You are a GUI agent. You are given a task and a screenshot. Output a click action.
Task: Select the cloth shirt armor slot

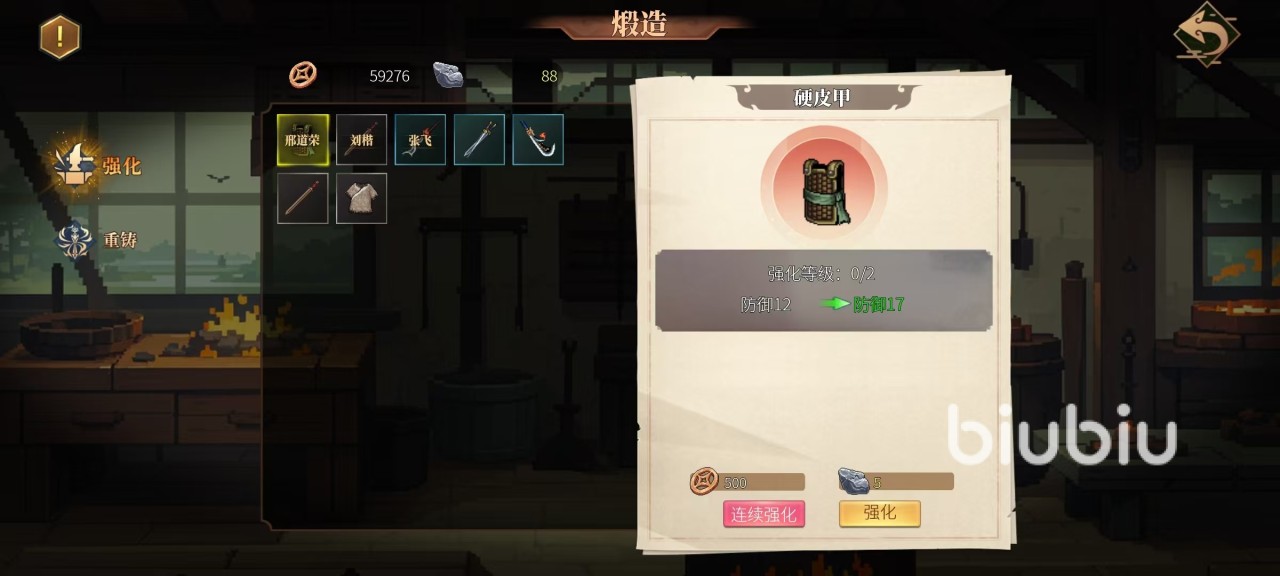click(361, 198)
